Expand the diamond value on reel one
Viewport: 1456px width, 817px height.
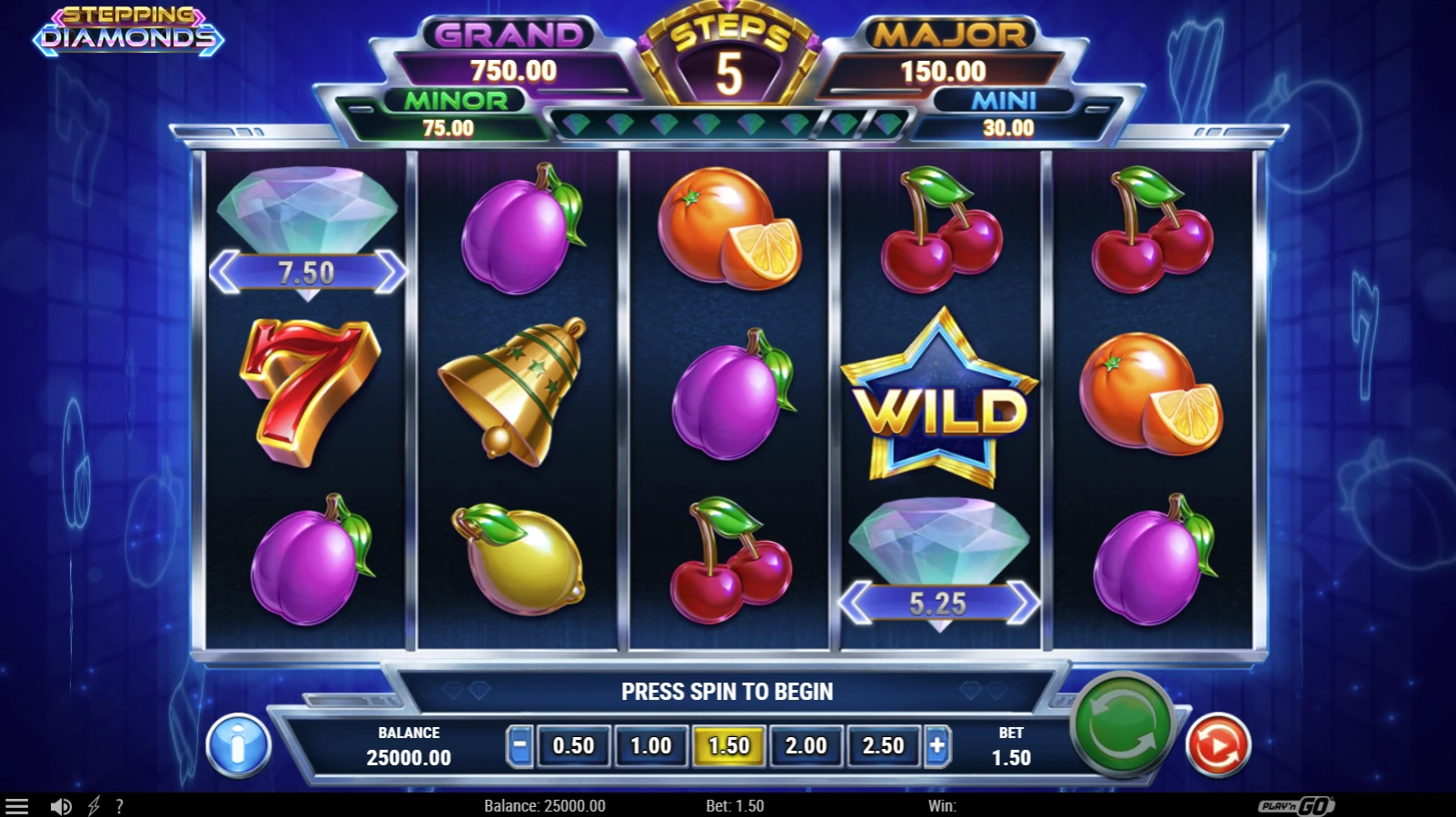pyautogui.click(x=309, y=271)
